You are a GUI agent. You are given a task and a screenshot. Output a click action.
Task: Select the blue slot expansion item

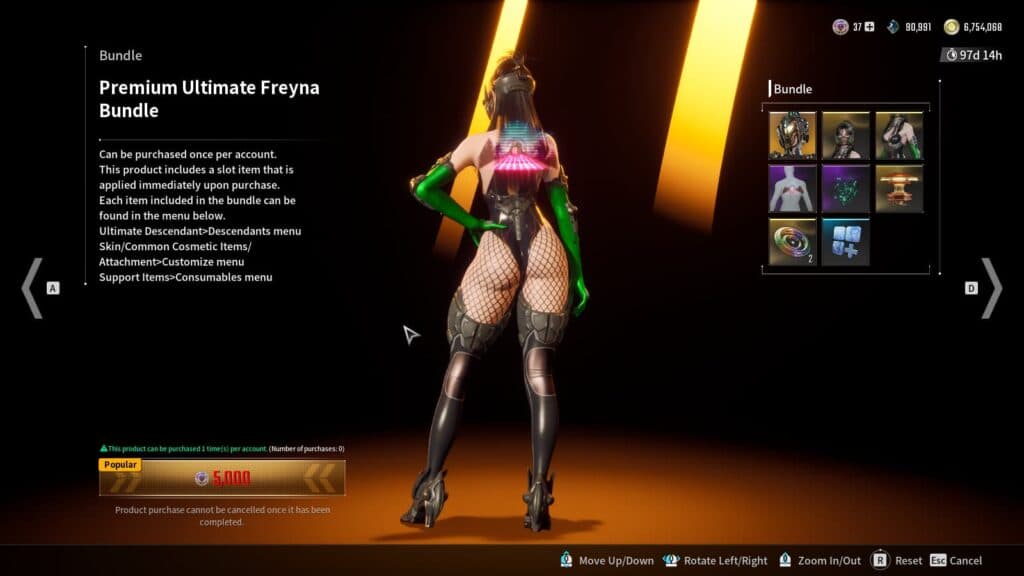coord(845,242)
